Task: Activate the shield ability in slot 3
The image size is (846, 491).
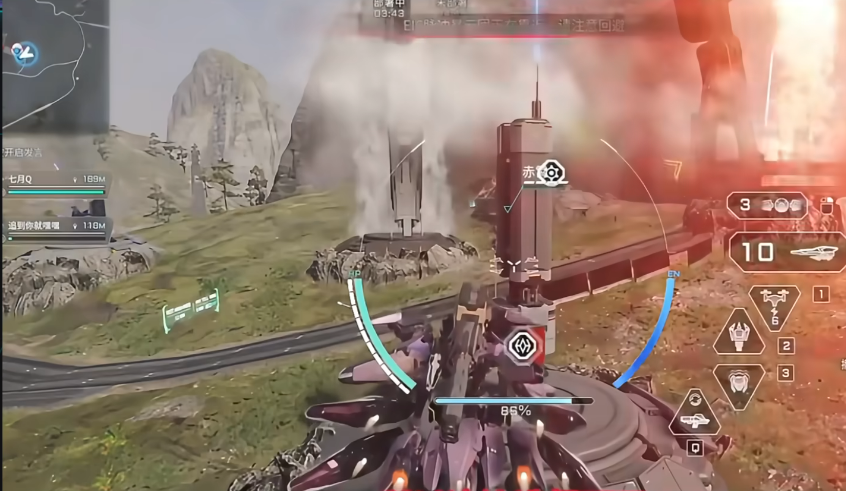Action: pyautogui.click(x=740, y=381)
